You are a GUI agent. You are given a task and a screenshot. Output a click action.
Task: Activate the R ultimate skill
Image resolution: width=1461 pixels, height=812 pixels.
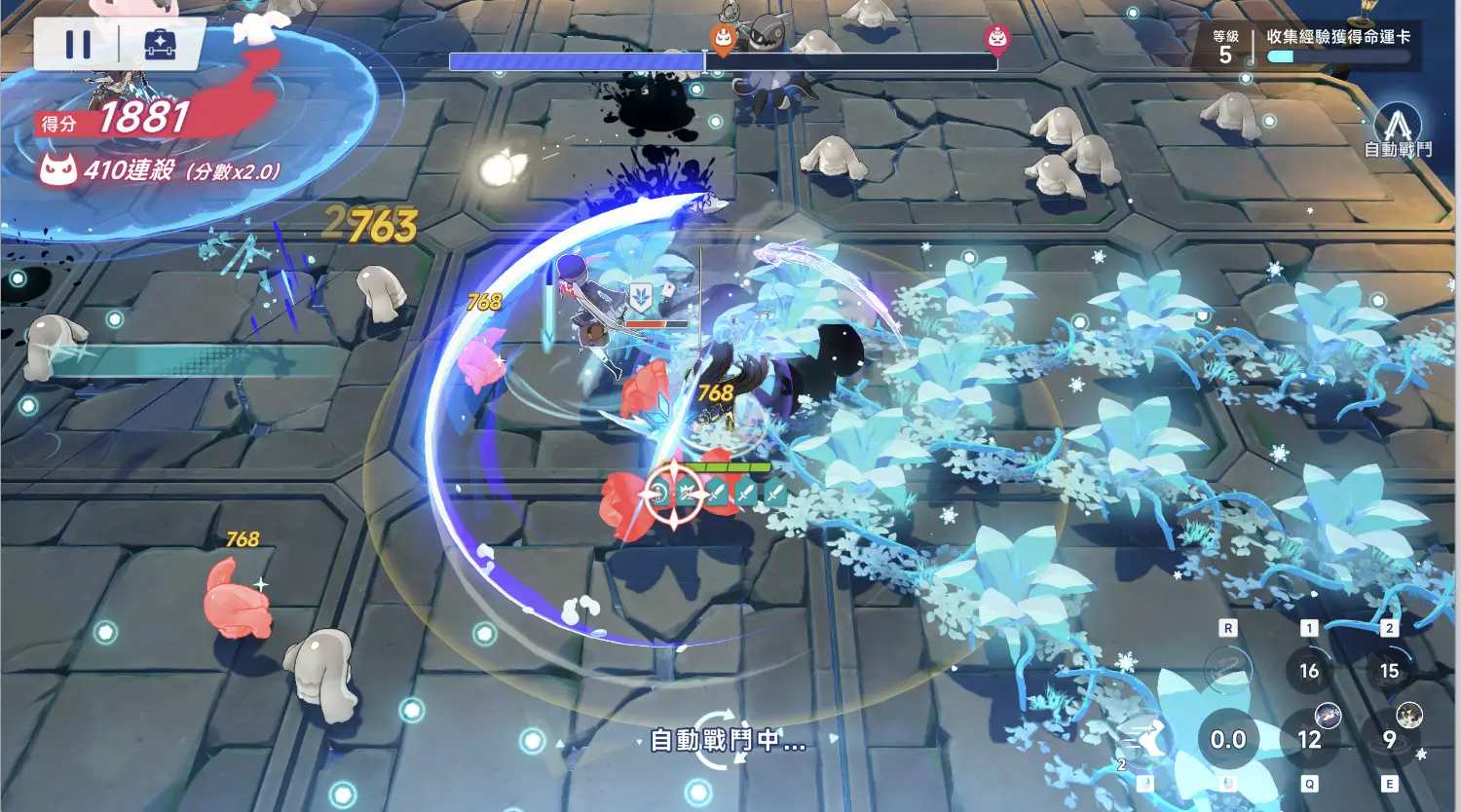point(1227,669)
